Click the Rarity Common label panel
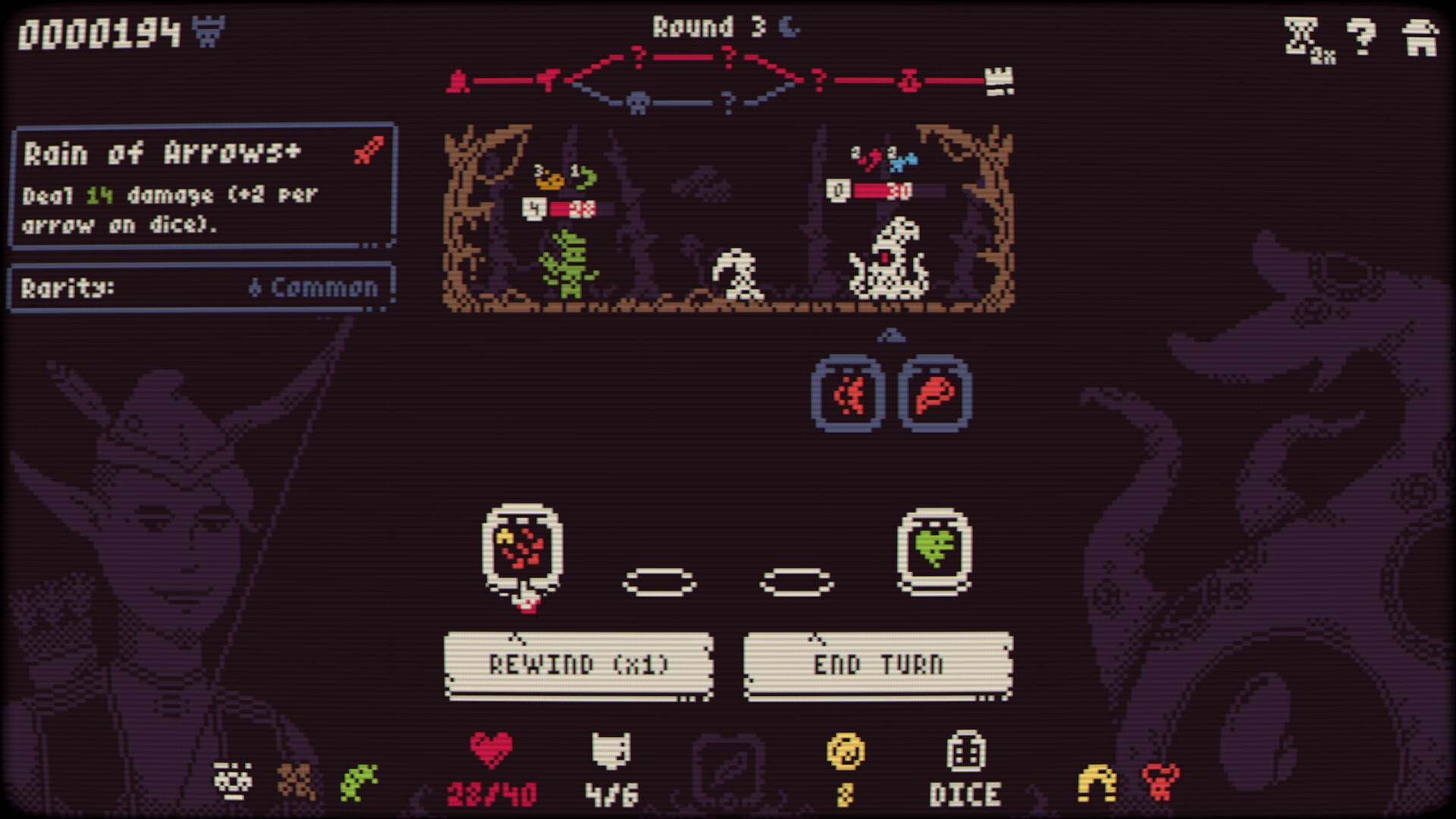Viewport: 1456px width, 819px height. point(201,287)
